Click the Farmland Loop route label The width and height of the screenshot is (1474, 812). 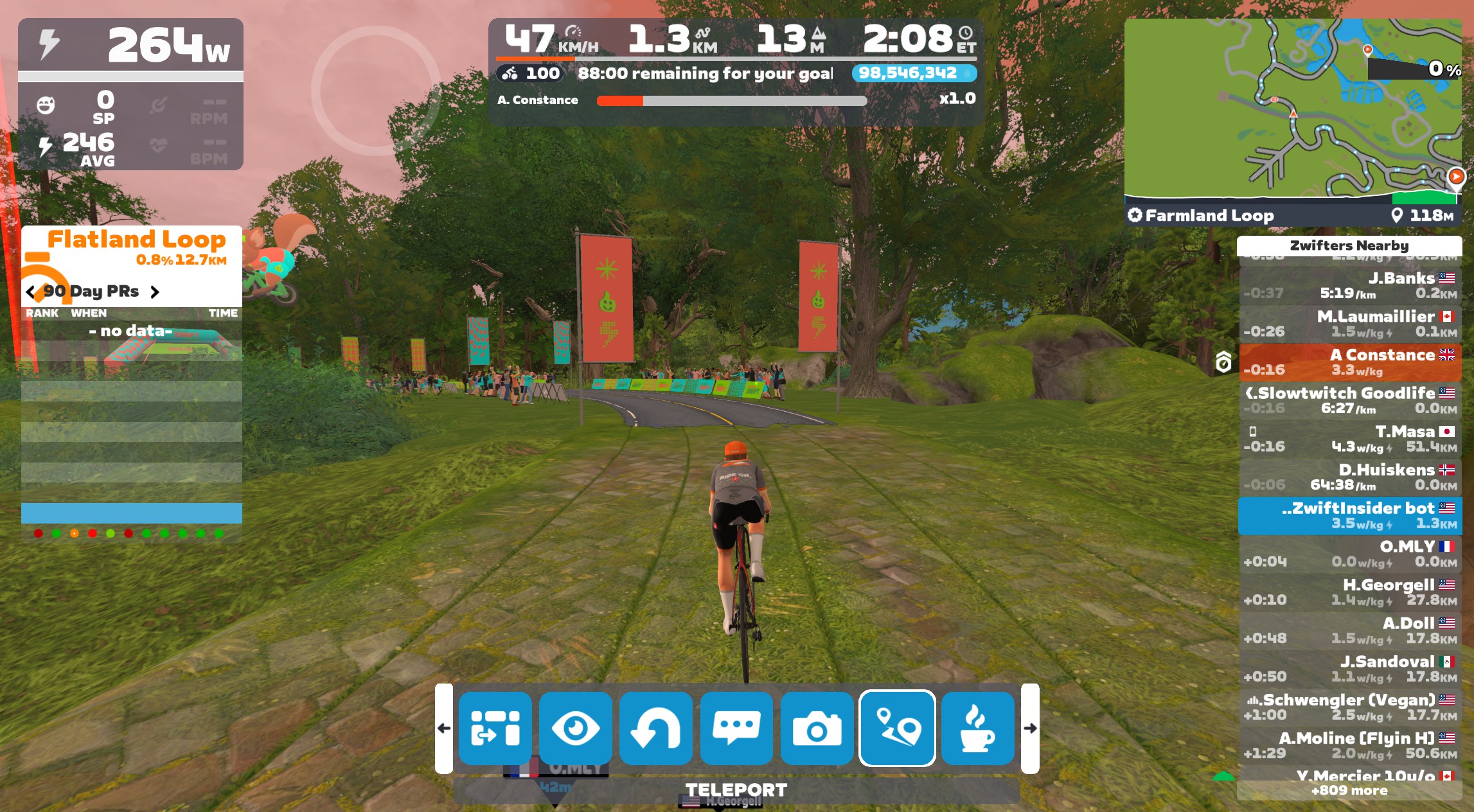(x=1208, y=216)
